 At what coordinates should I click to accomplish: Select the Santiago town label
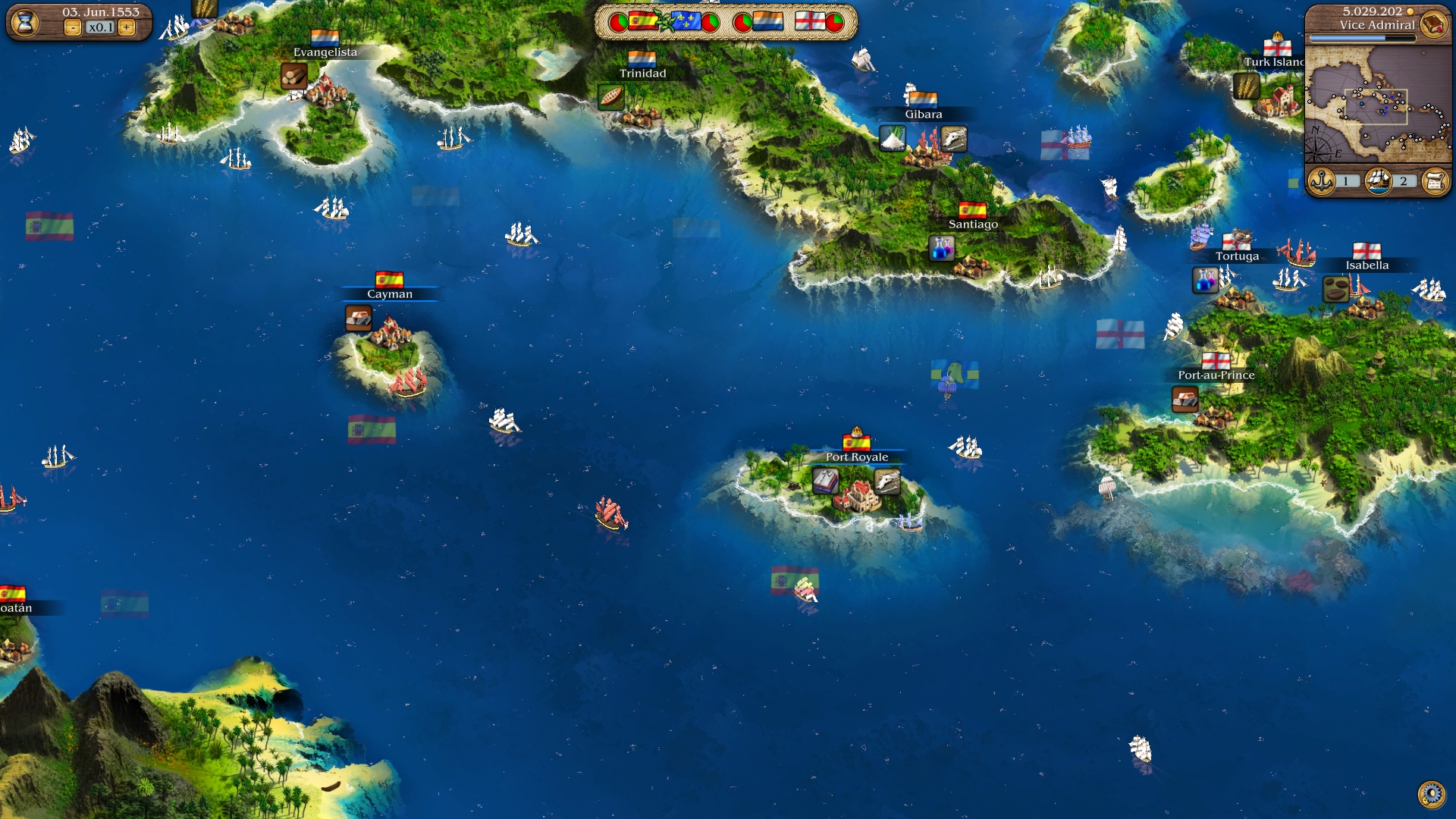pos(973,224)
